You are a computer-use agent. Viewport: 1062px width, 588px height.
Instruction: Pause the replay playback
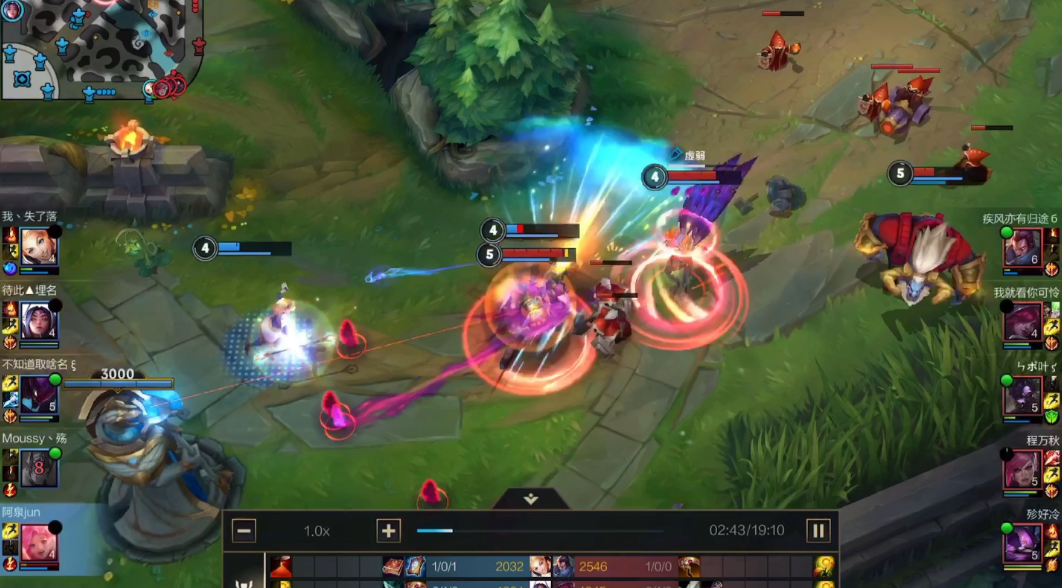817,531
